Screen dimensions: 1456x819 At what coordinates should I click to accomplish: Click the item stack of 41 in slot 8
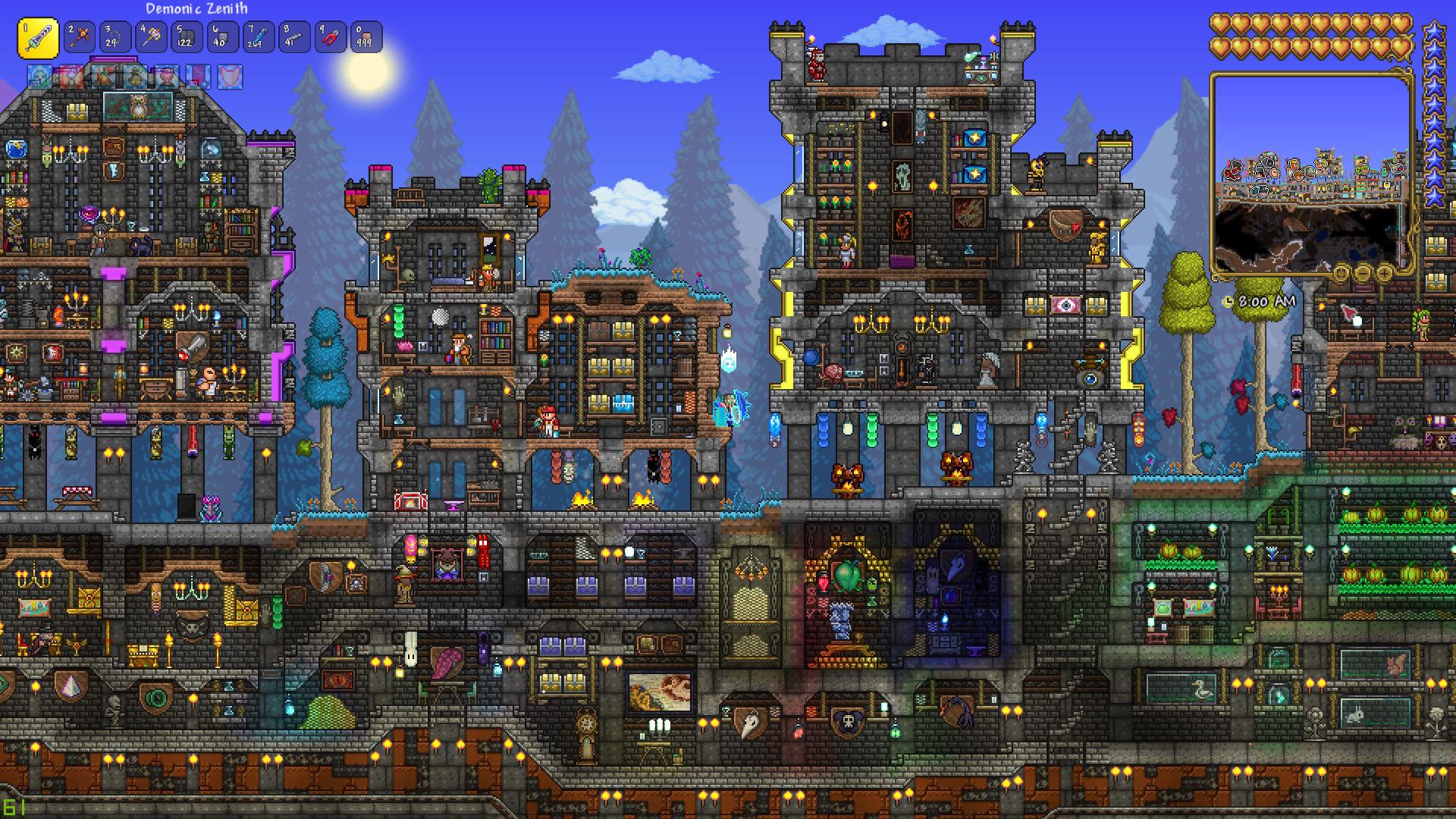pyautogui.click(x=293, y=36)
